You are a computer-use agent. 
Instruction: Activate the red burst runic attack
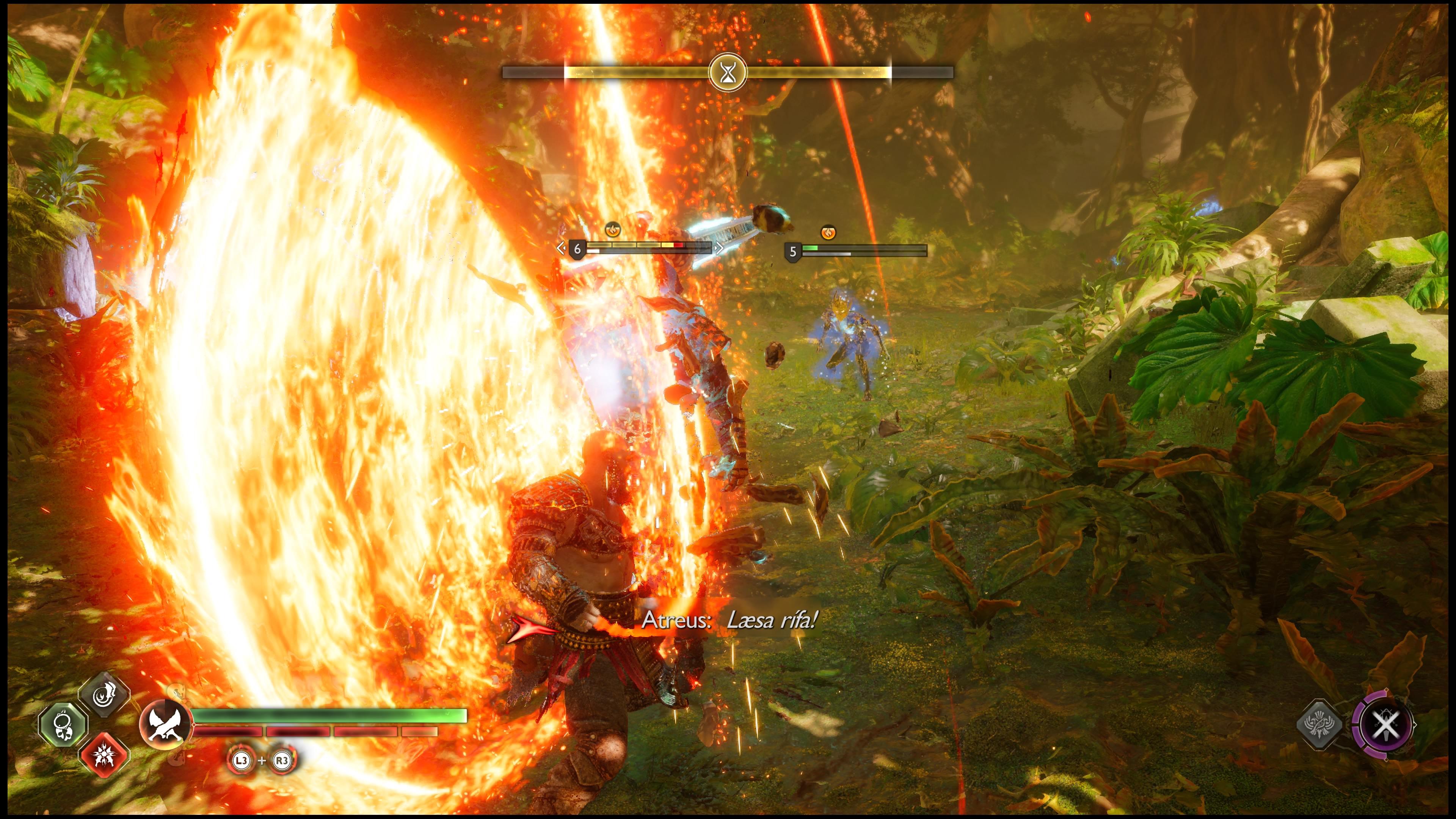tap(105, 755)
